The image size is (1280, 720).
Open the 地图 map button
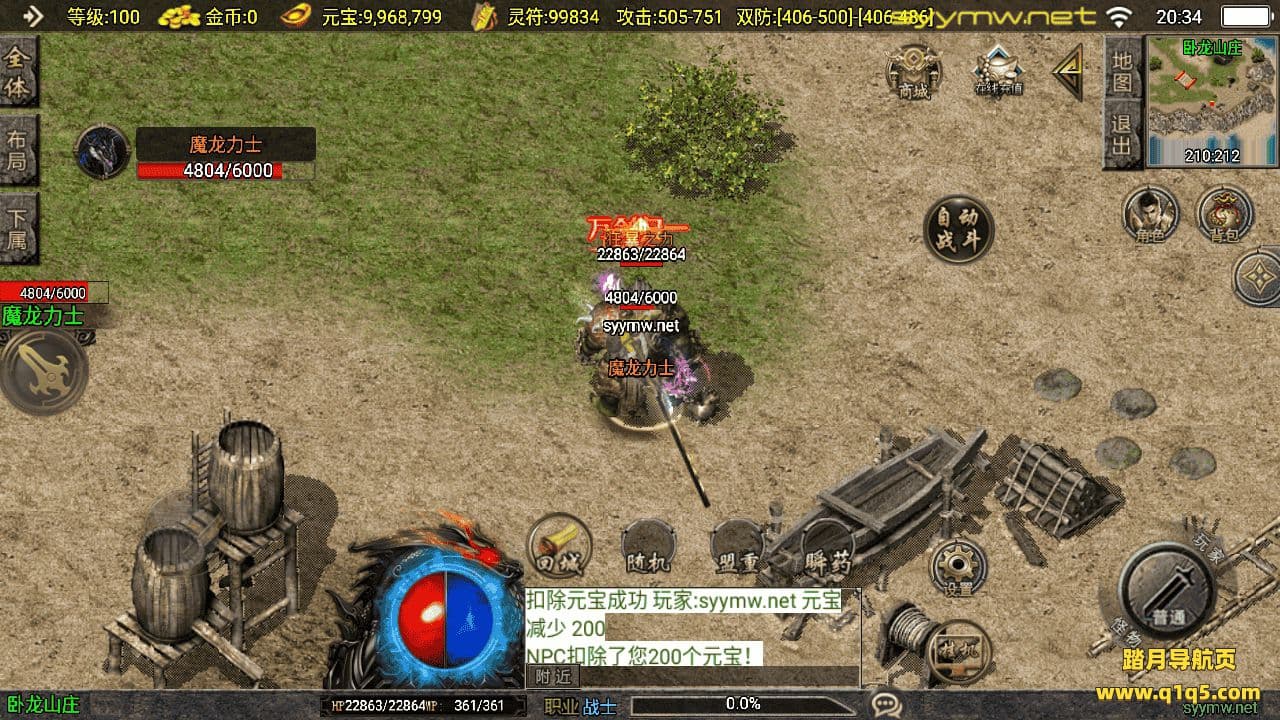pos(1122,71)
